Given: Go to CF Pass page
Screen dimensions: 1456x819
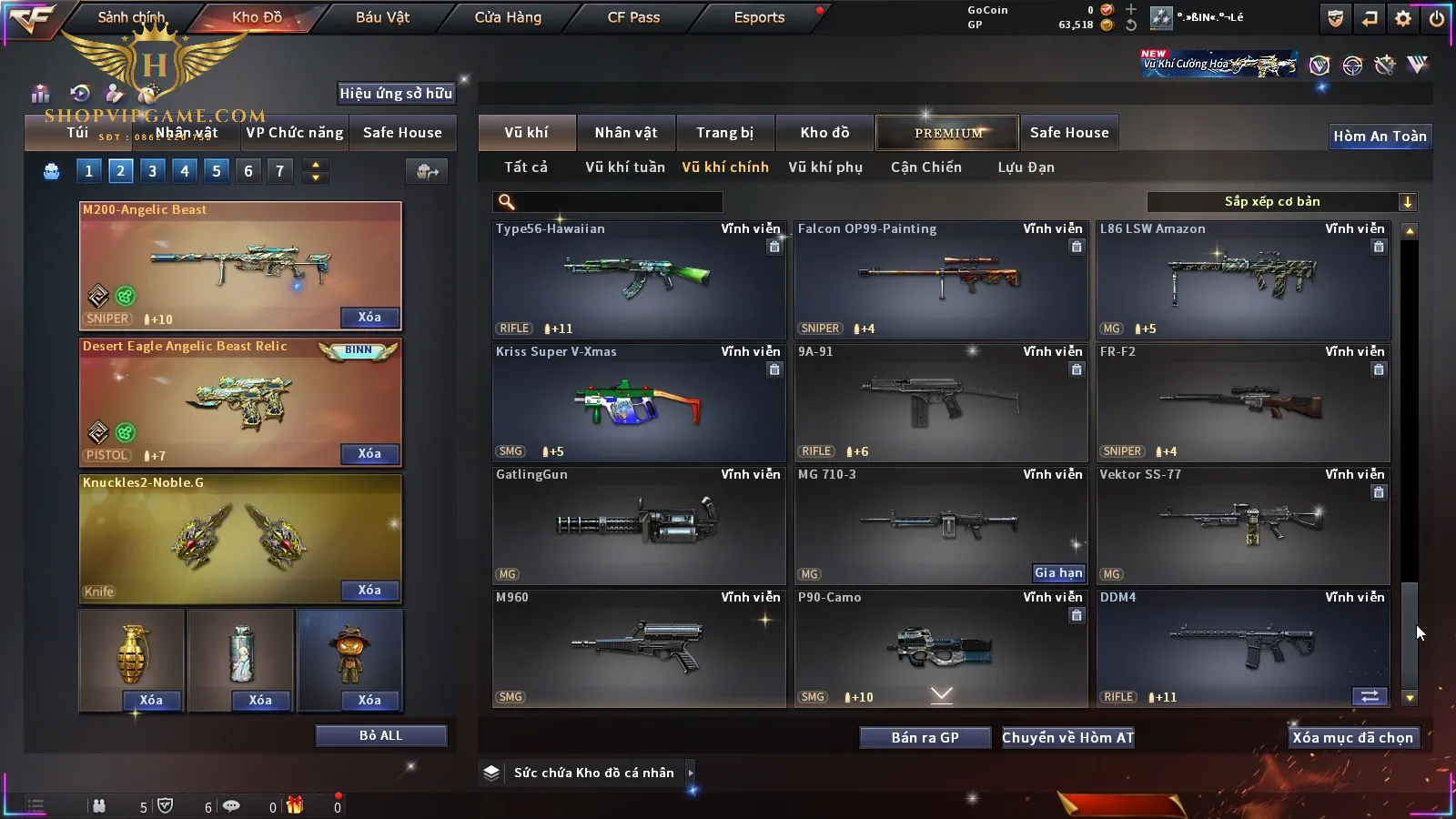Looking at the screenshot, I should (633, 17).
